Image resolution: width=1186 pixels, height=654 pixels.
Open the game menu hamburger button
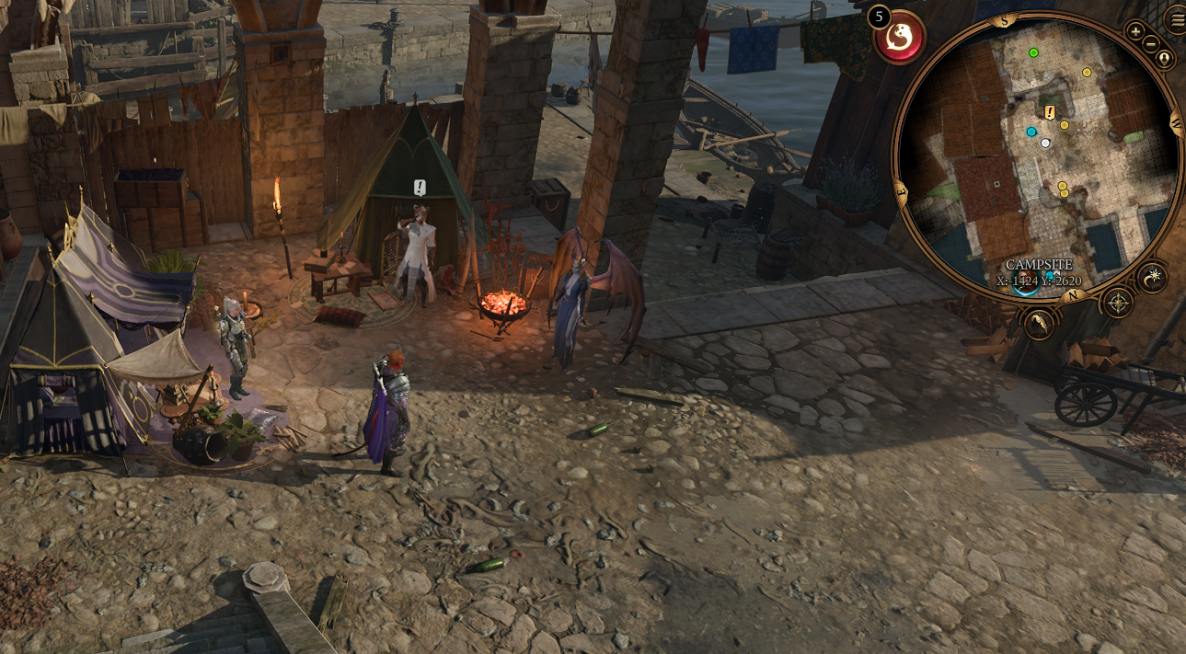1177,20
